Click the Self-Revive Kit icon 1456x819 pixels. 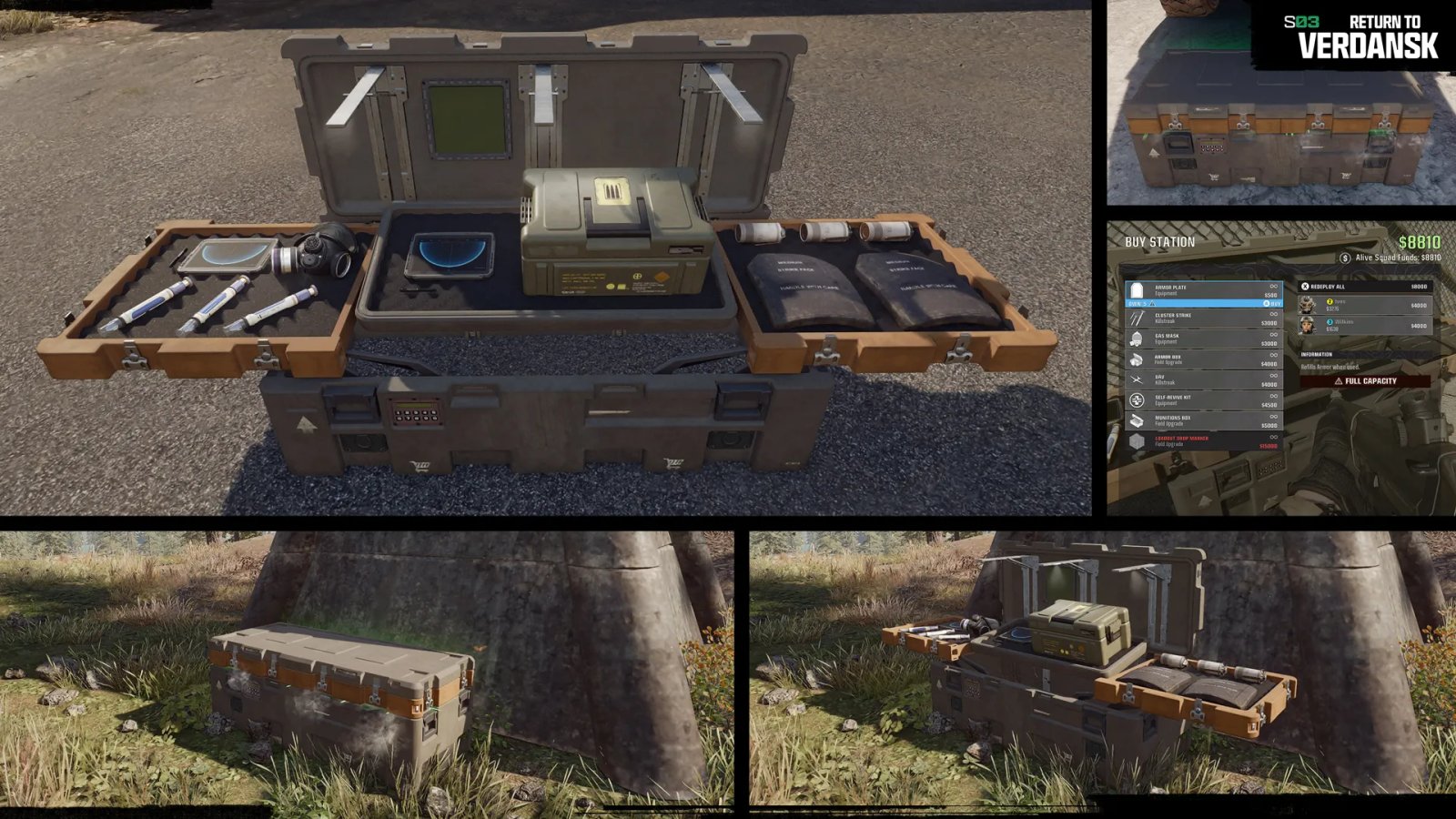[1136, 399]
